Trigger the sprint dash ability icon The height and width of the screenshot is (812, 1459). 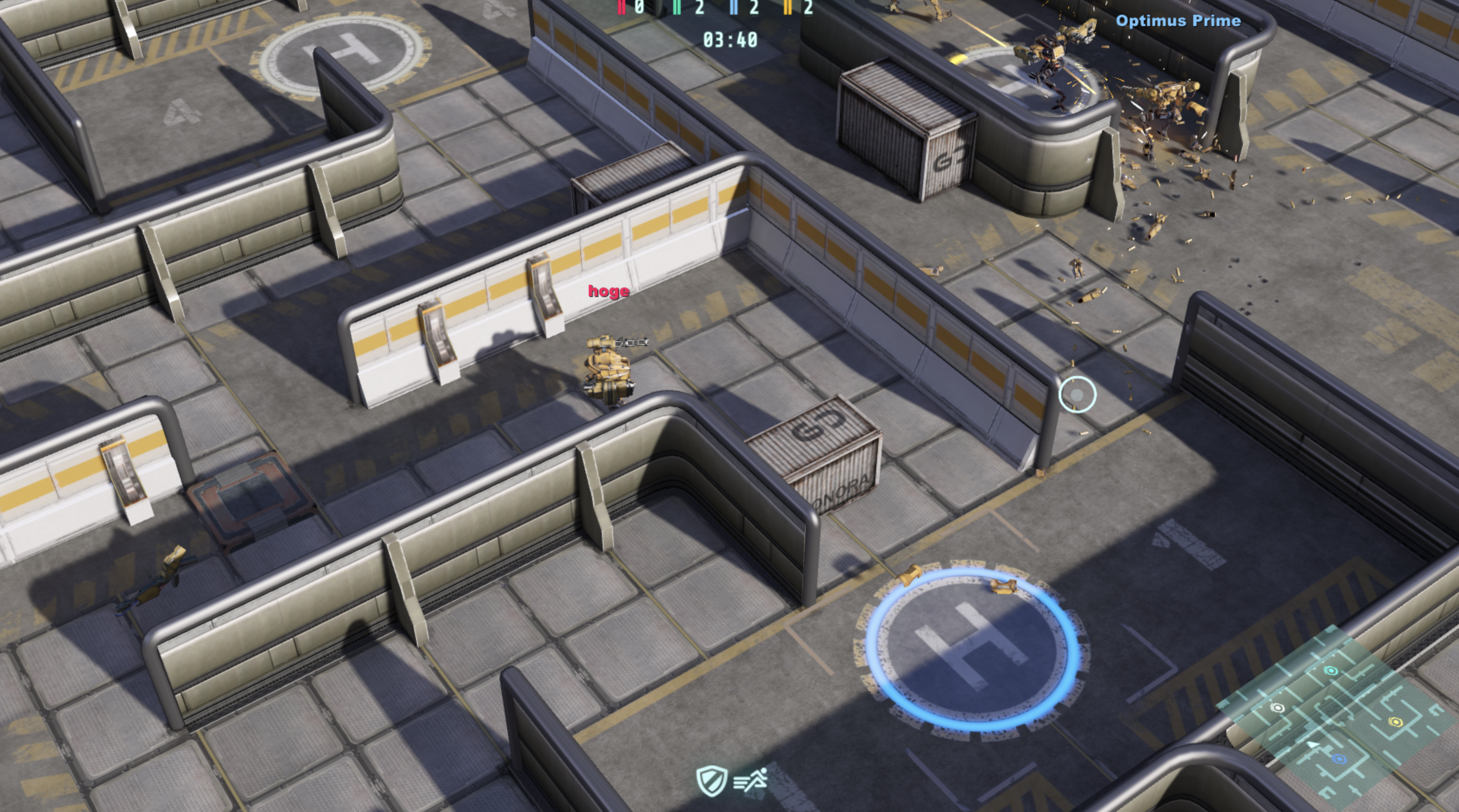(x=750, y=782)
